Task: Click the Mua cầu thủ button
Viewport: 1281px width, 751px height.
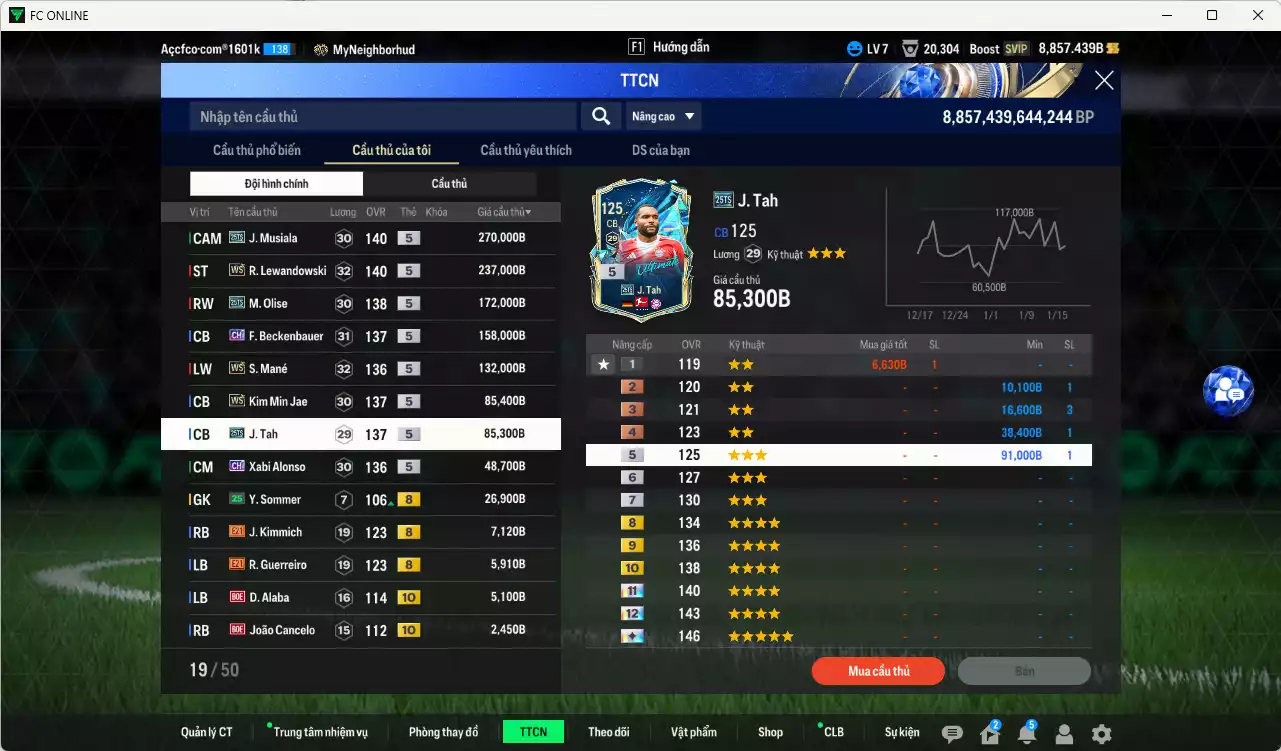Action: pyautogui.click(x=877, y=671)
